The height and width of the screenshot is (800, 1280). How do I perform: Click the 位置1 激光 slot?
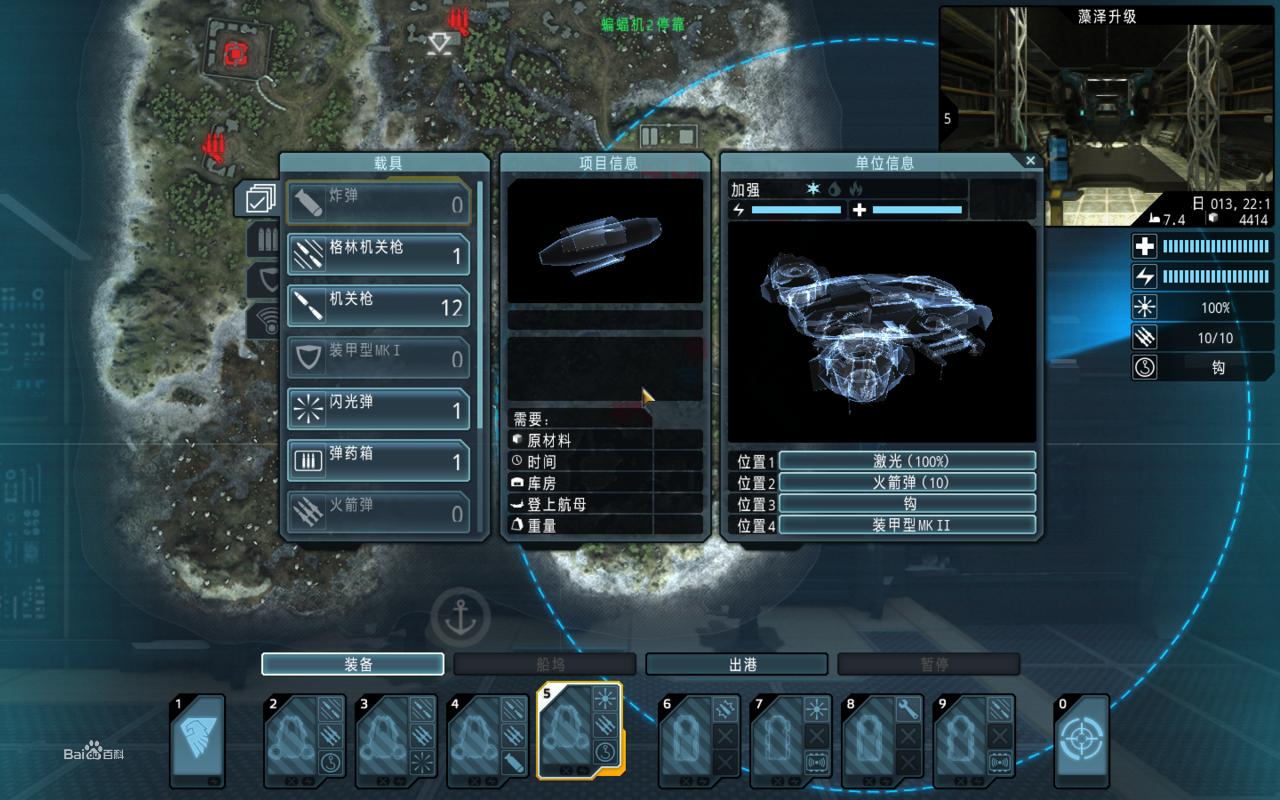pyautogui.click(x=906, y=461)
